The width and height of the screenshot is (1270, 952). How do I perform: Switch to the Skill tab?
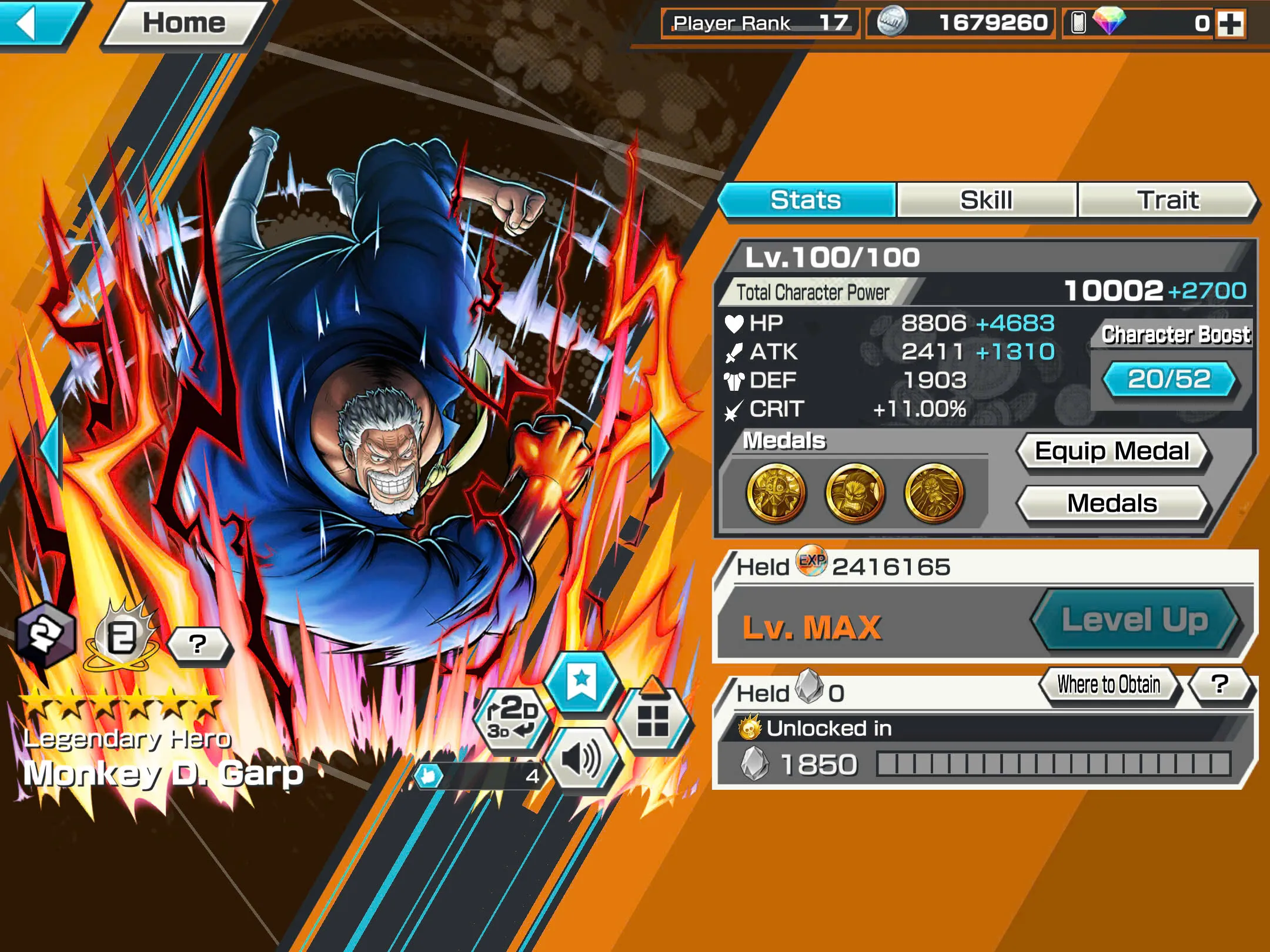(986, 200)
